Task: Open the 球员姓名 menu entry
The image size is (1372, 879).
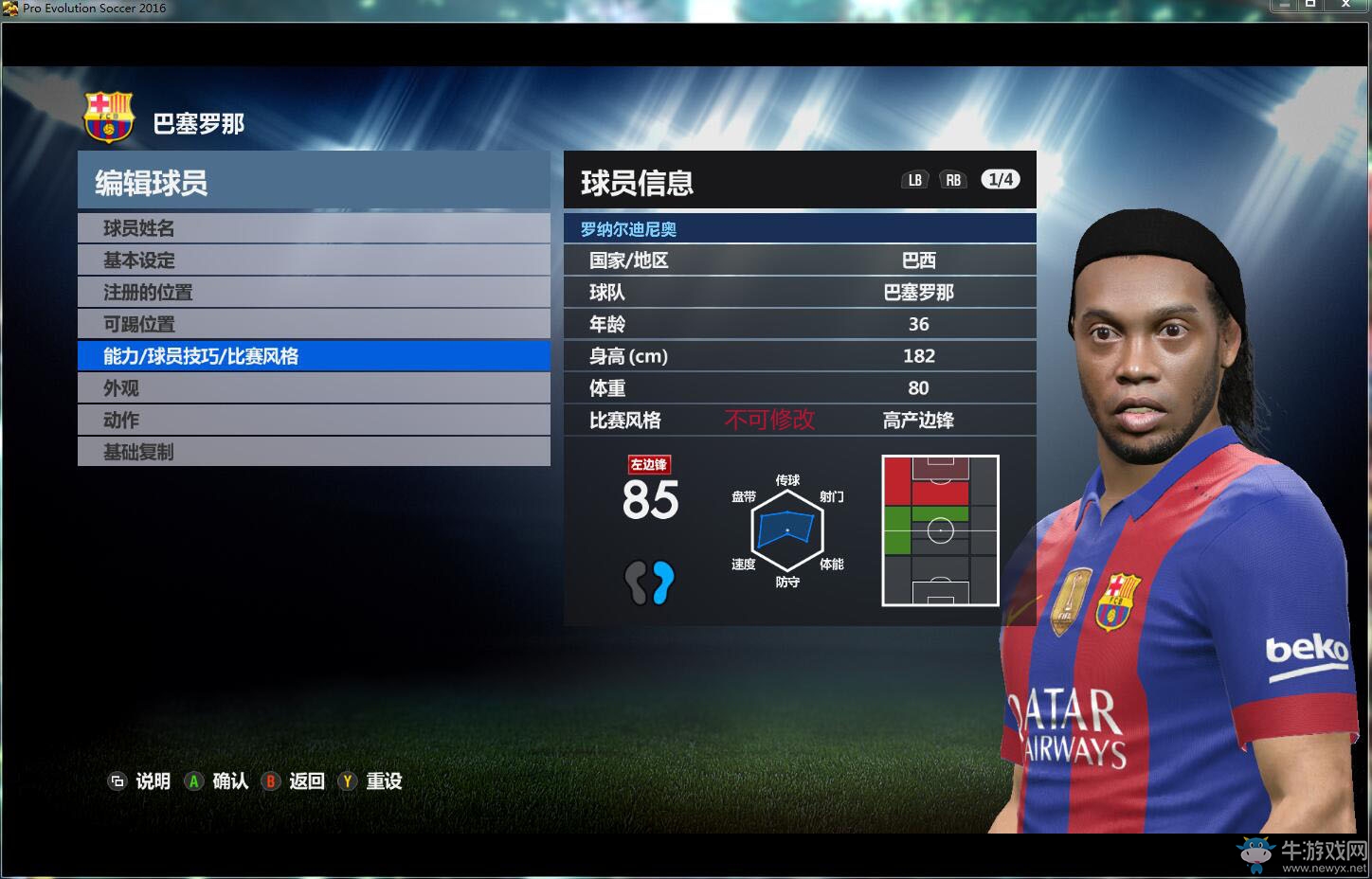Action: click(x=313, y=228)
